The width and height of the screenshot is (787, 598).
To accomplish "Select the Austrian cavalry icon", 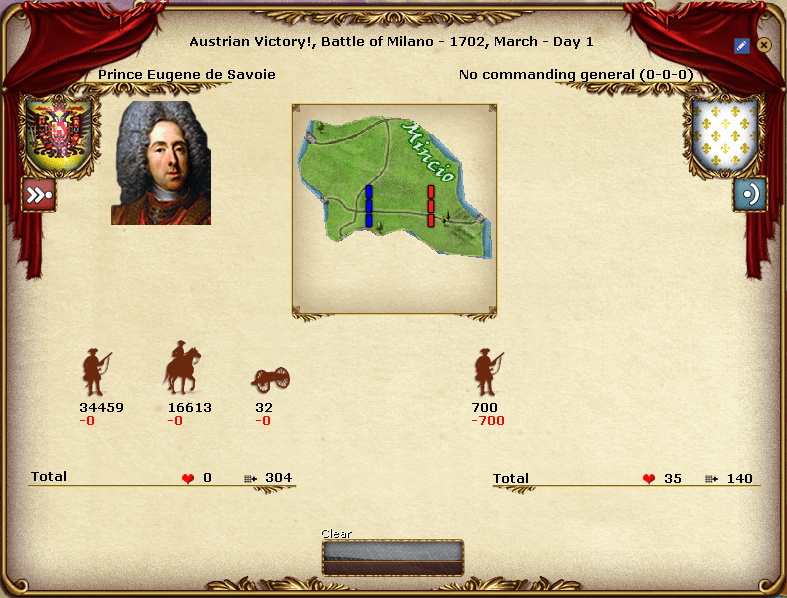I will [182, 368].
